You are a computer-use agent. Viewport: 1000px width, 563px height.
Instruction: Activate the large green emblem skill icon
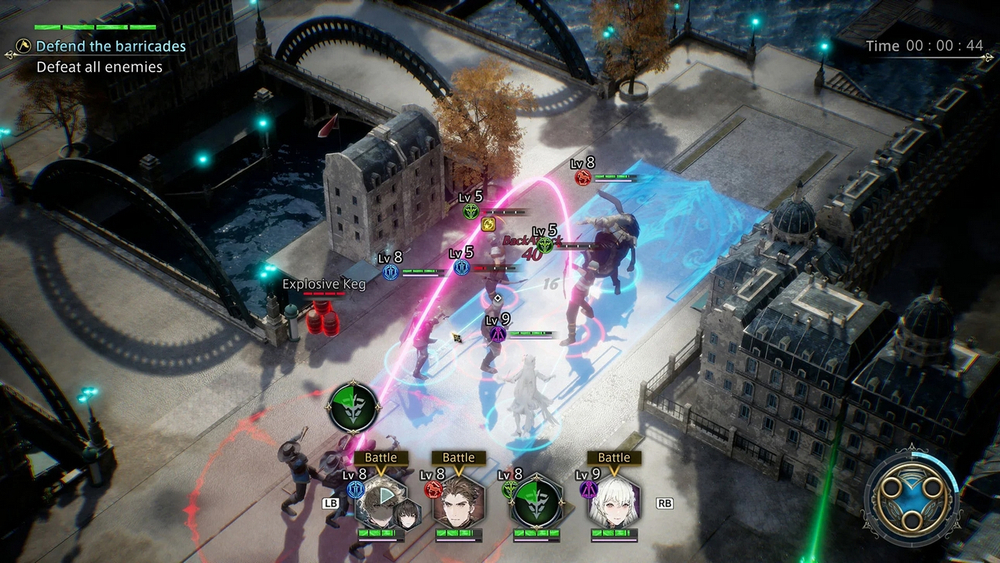353,407
